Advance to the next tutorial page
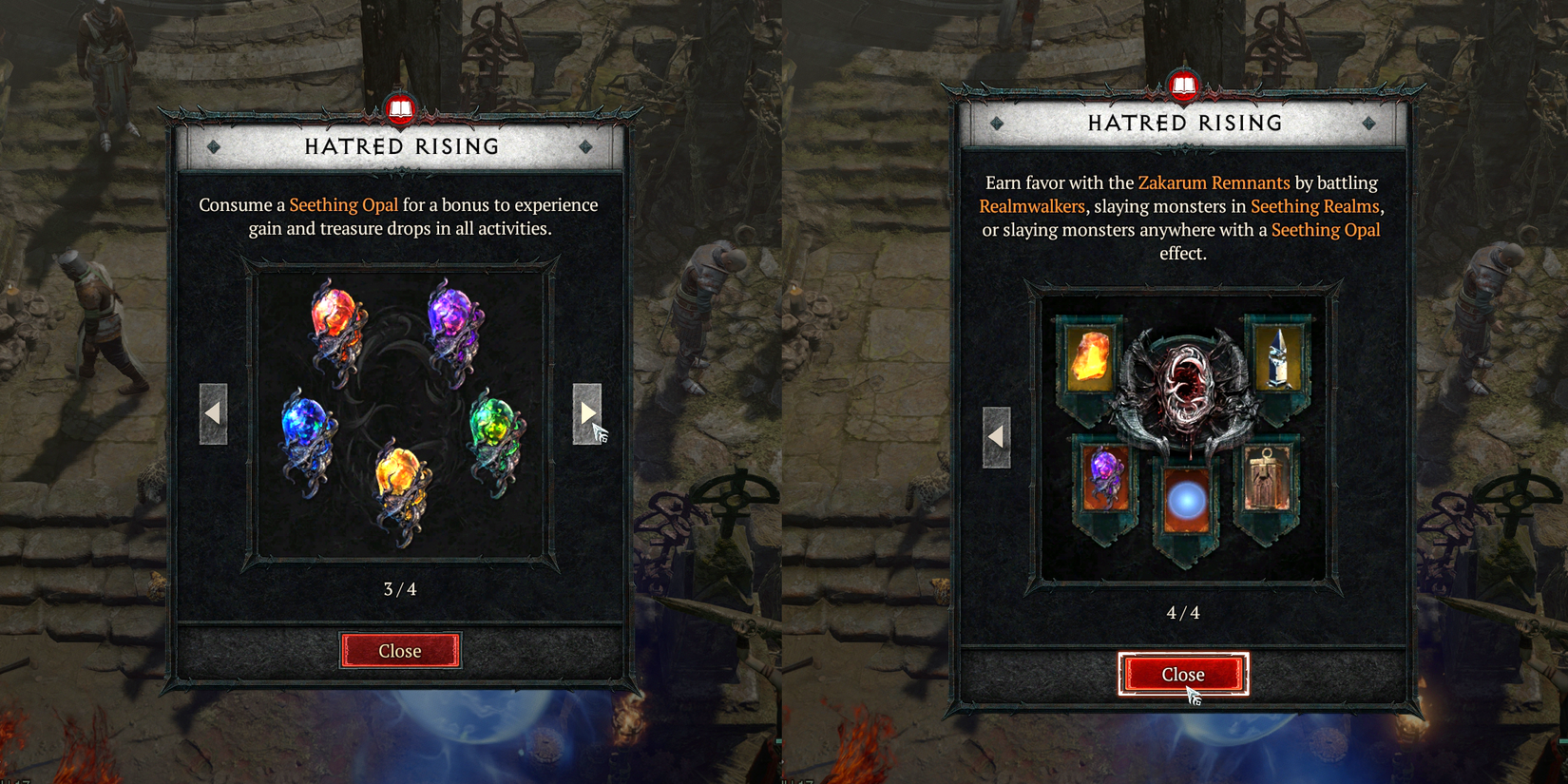Screen dimensions: 1568x784 click(x=589, y=412)
